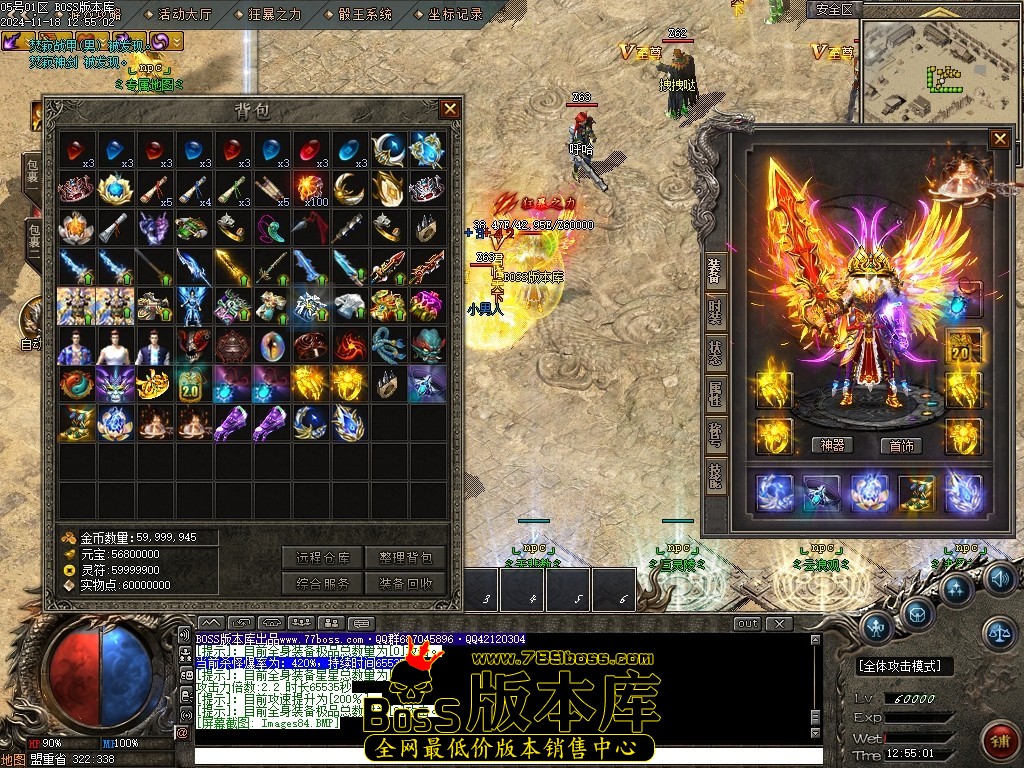Close the character equipment panel
This screenshot has width=1024, height=768.
999,139
